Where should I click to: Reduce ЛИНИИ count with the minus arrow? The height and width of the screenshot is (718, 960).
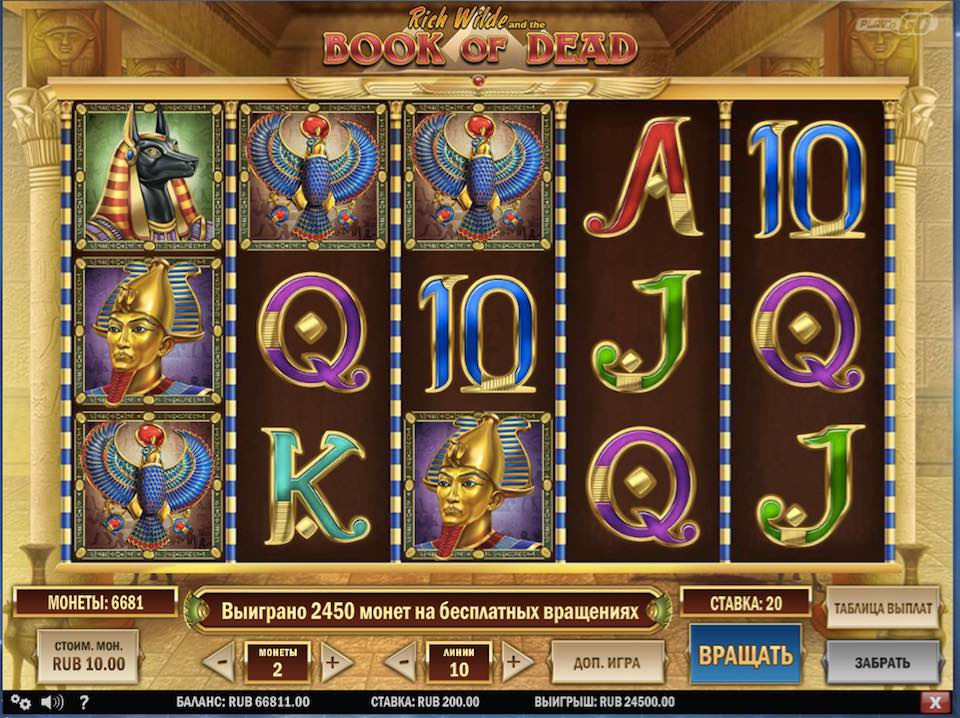[x=400, y=662]
